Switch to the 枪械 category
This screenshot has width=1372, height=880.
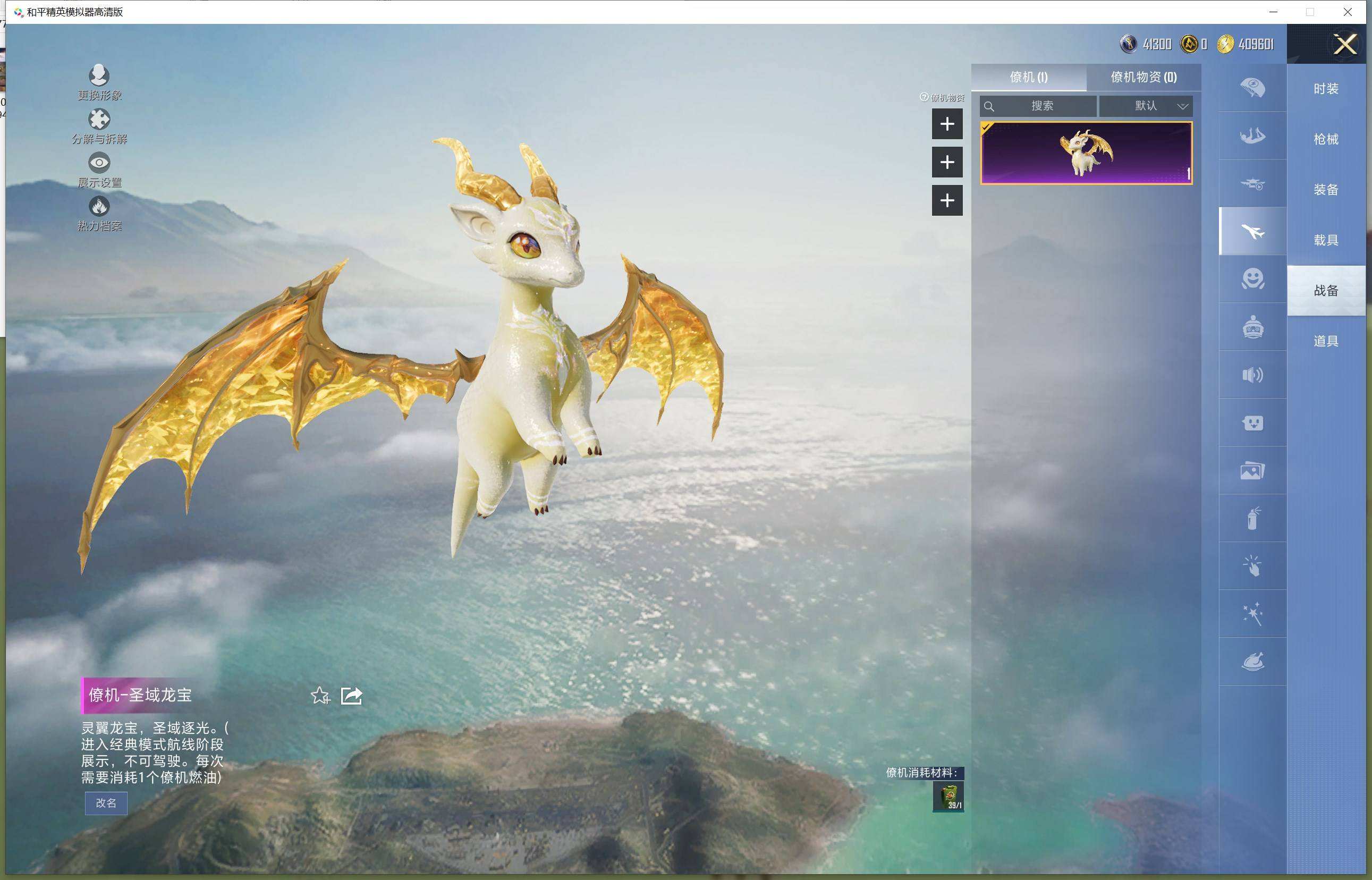pos(1326,139)
